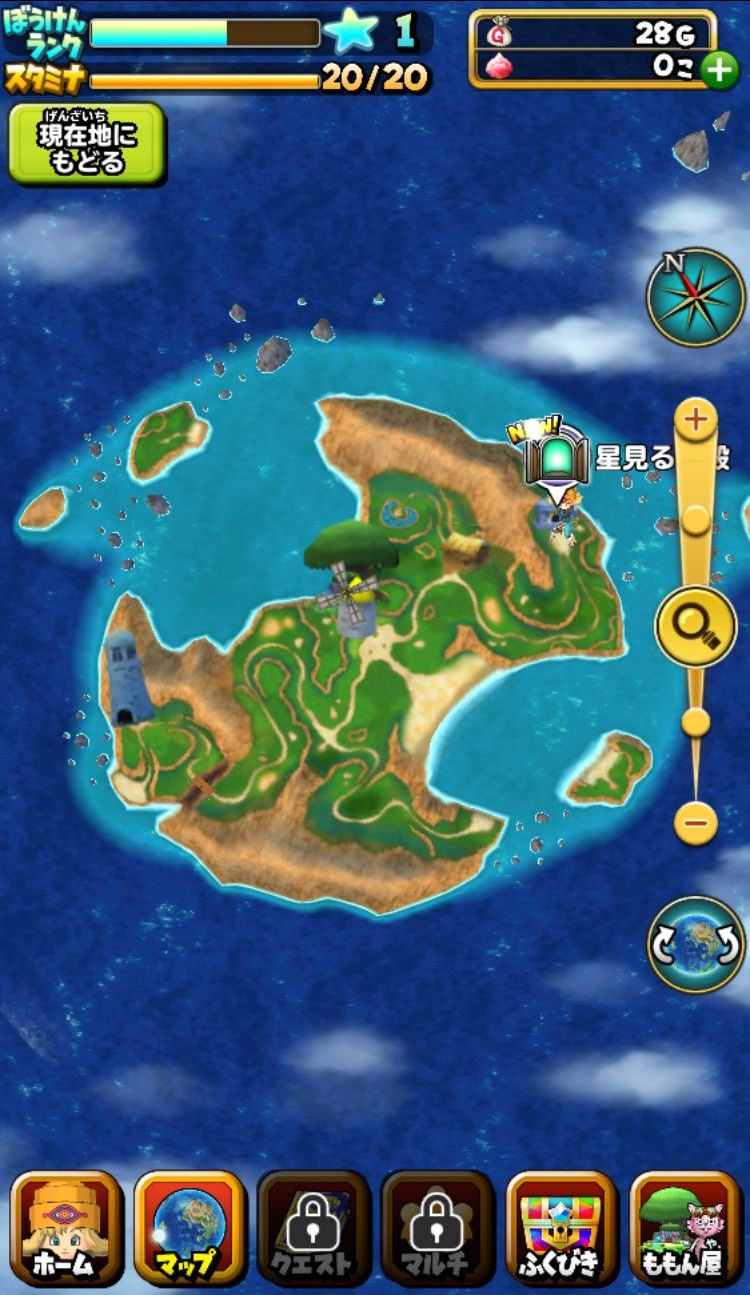750x1295 pixels.
Task: Zoom in with the plus button
Action: pos(696,418)
